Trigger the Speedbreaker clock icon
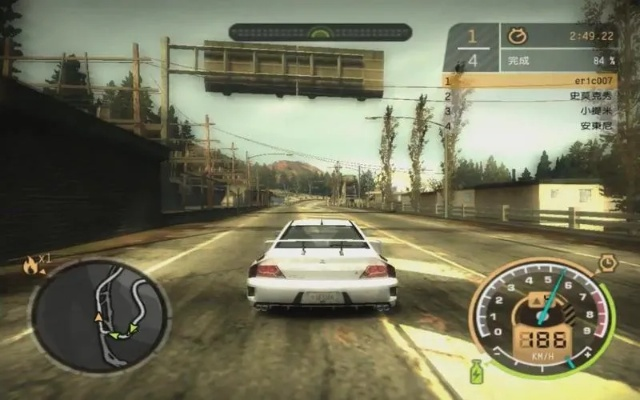Viewport: 640px width, 400px height. pyautogui.click(x=607, y=264)
